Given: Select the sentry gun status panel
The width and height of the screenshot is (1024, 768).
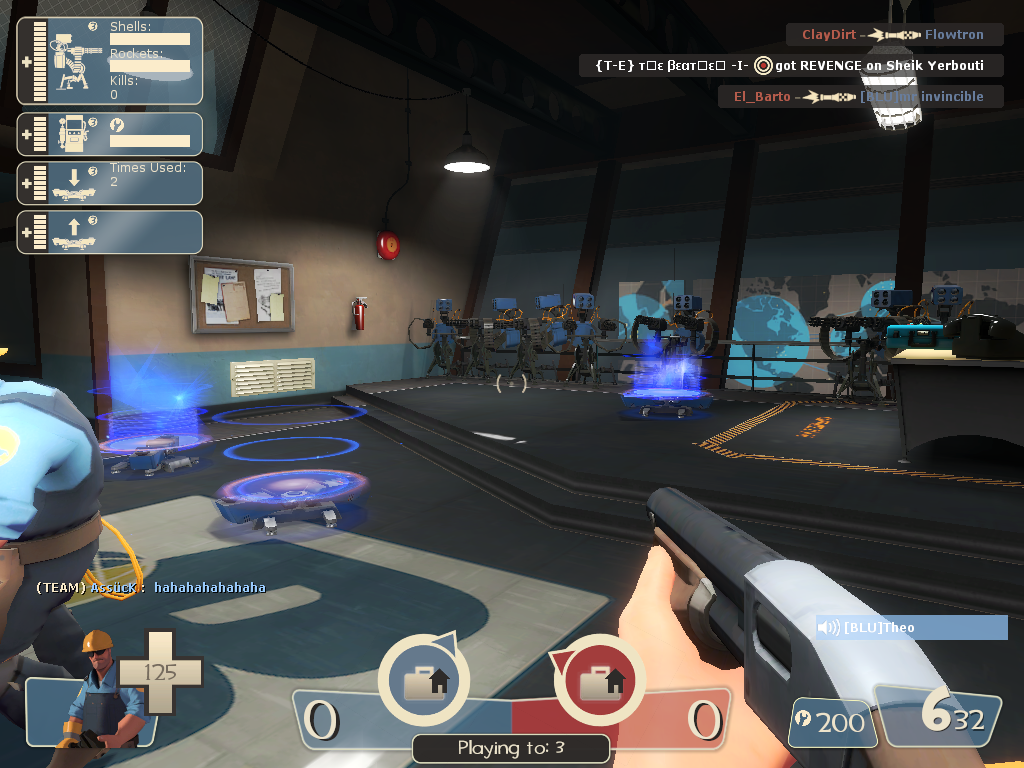Looking at the screenshot, I should tap(110, 61).
